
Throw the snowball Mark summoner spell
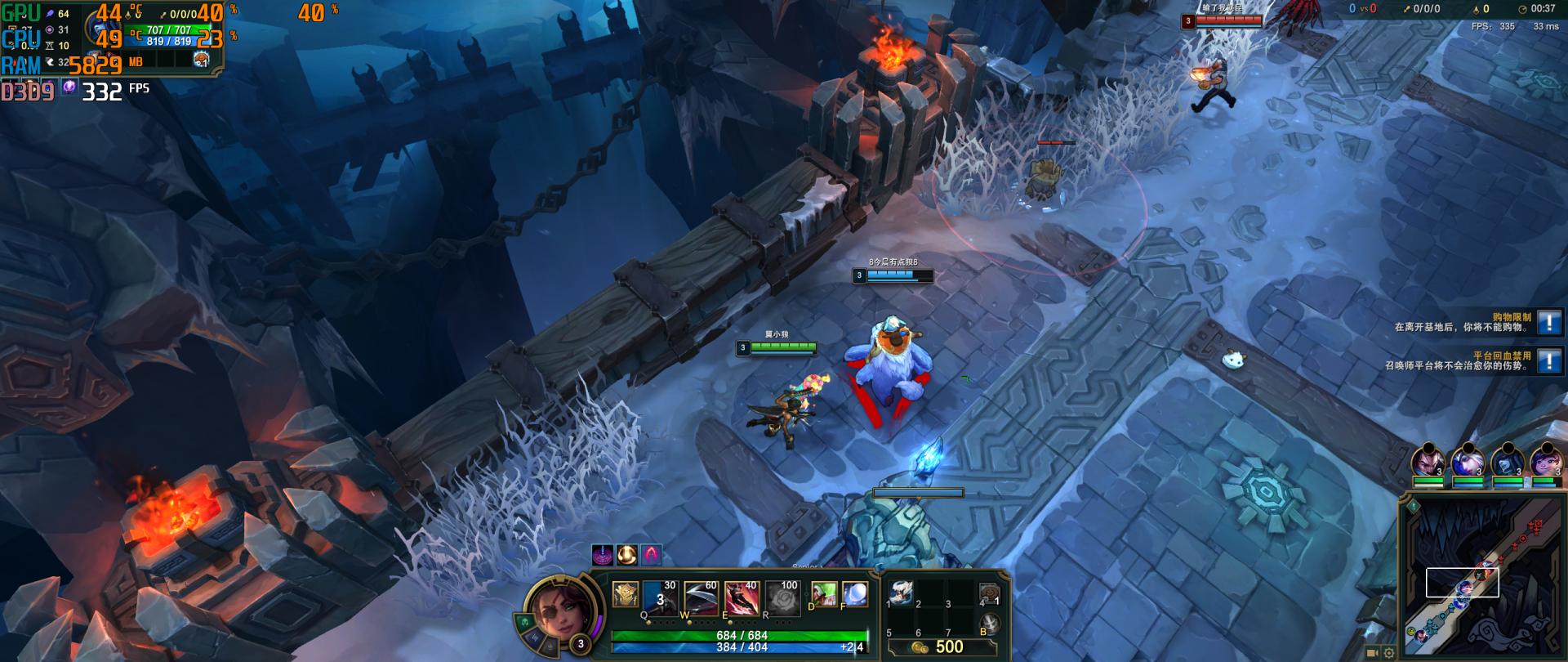[854, 595]
